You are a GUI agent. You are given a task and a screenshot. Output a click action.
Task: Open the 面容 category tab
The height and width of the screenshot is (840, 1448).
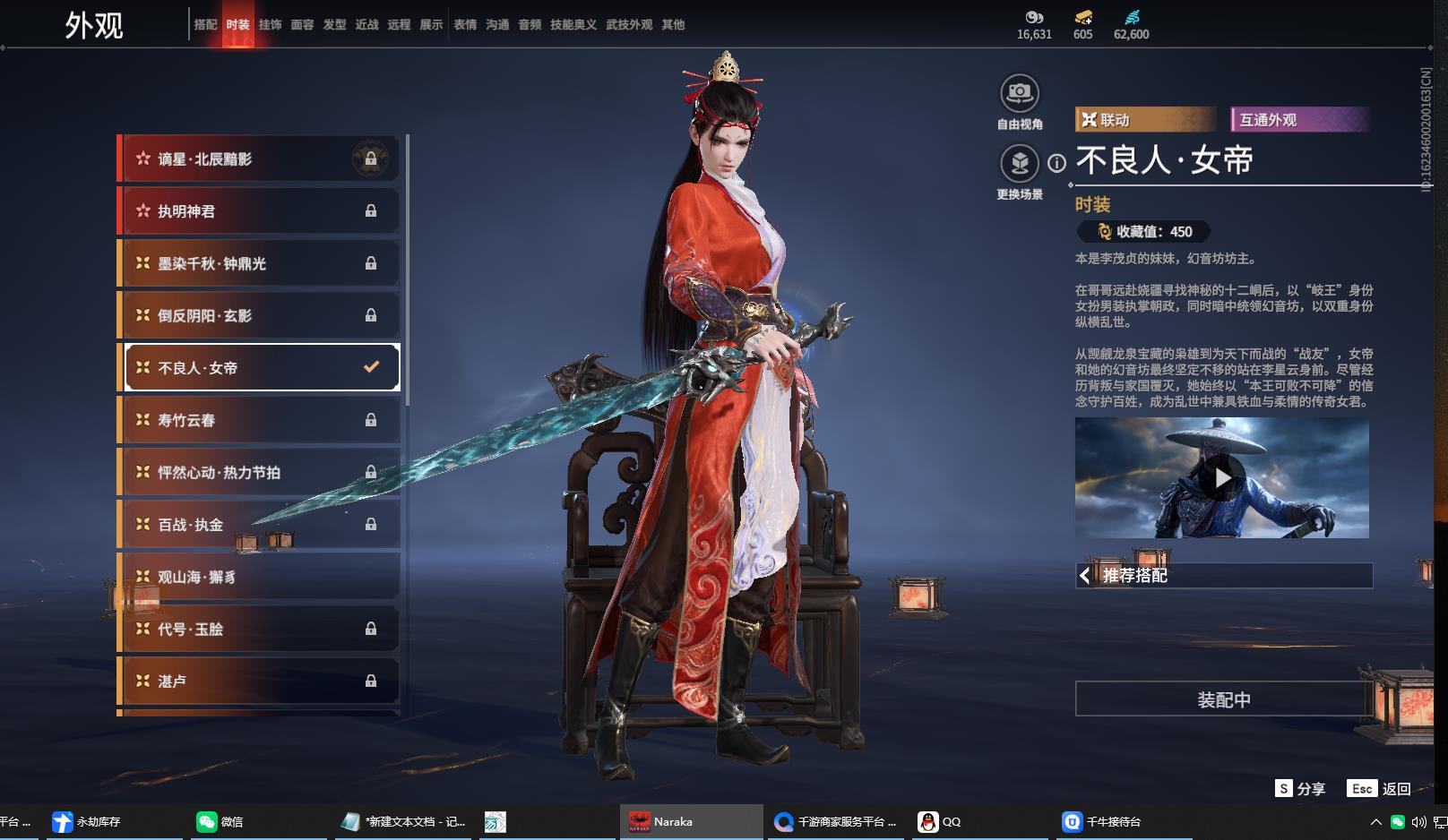[x=302, y=25]
